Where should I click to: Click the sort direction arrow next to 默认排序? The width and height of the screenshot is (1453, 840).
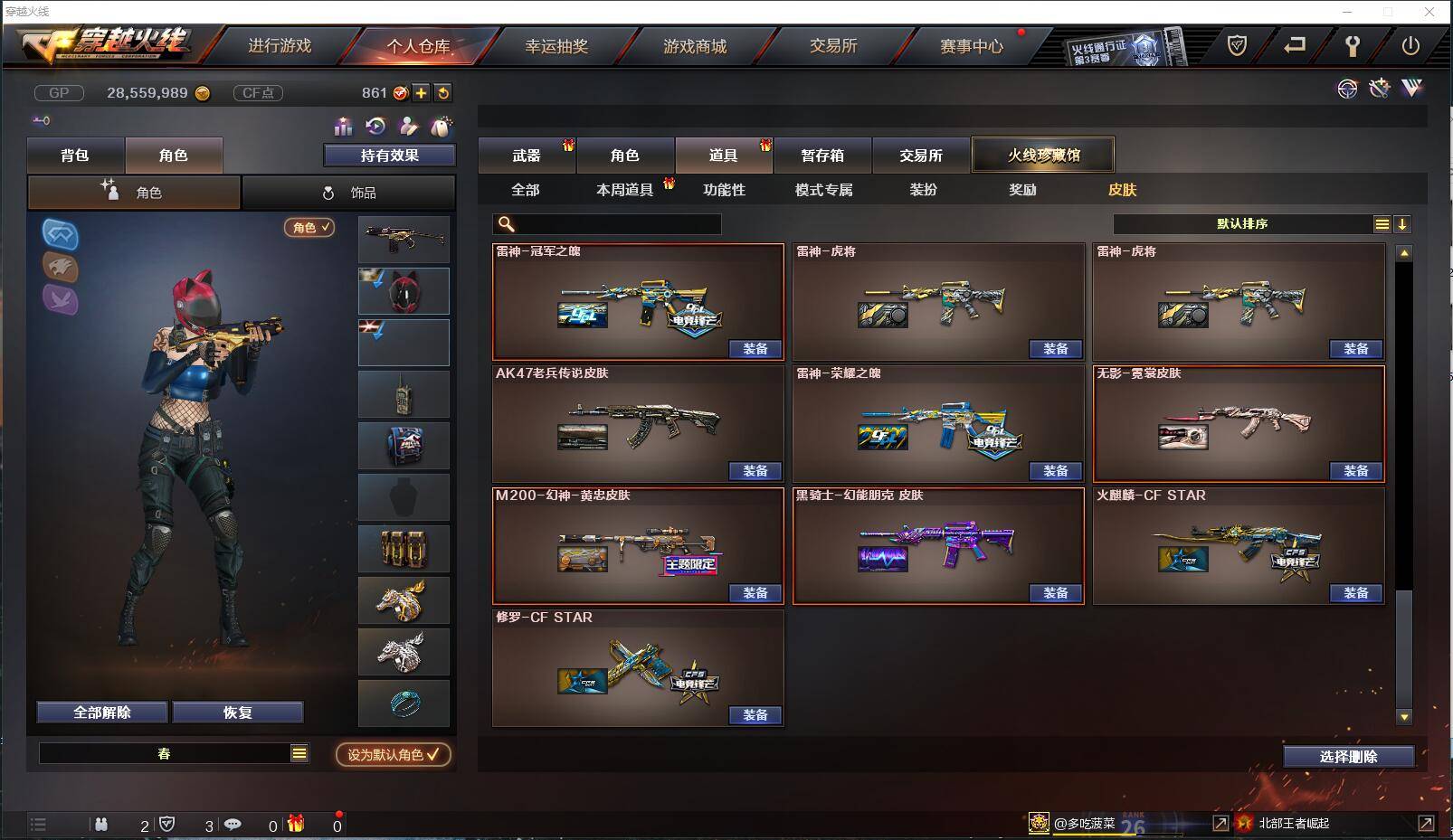(1404, 222)
